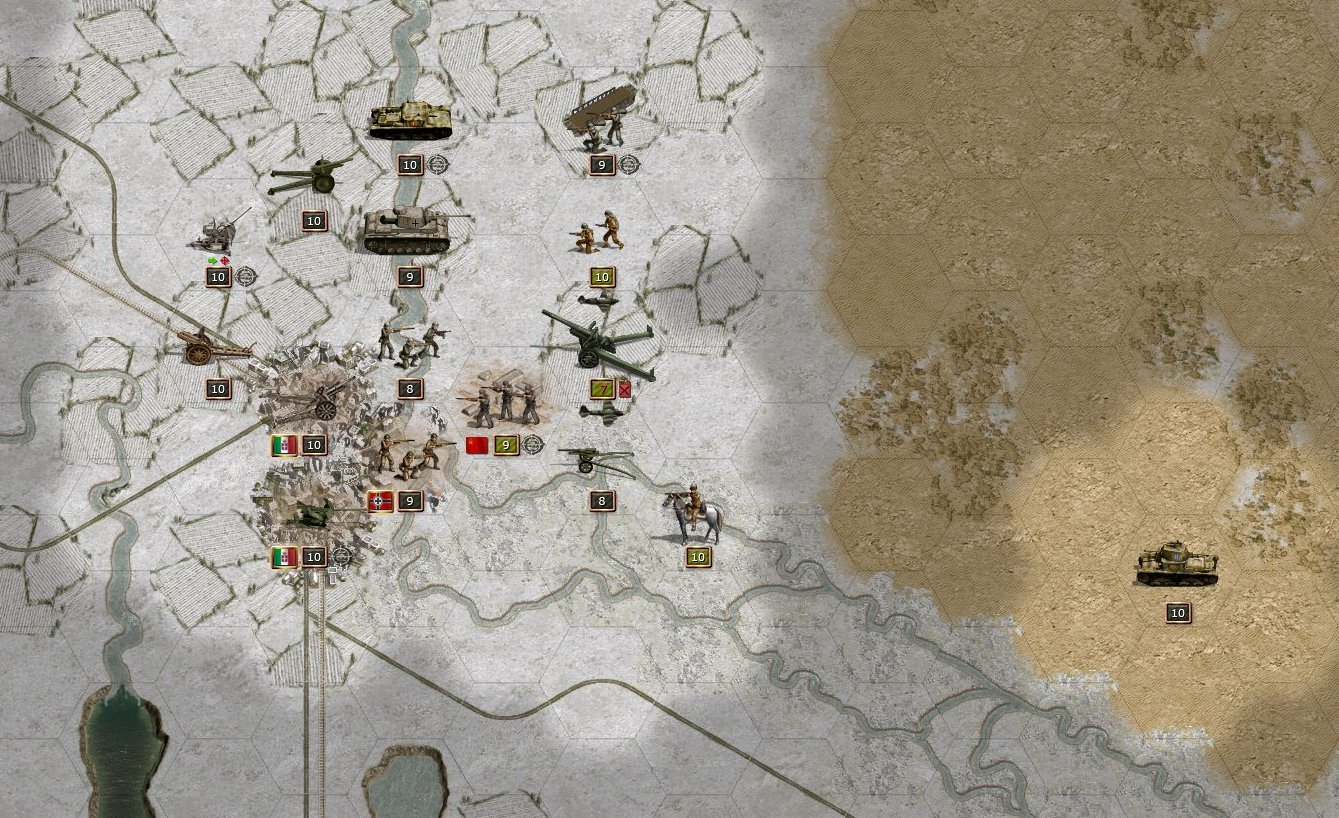The height and width of the screenshot is (818, 1339).
Task: Click the green movement arrow near the Flak gun
Action: coord(211,260)
